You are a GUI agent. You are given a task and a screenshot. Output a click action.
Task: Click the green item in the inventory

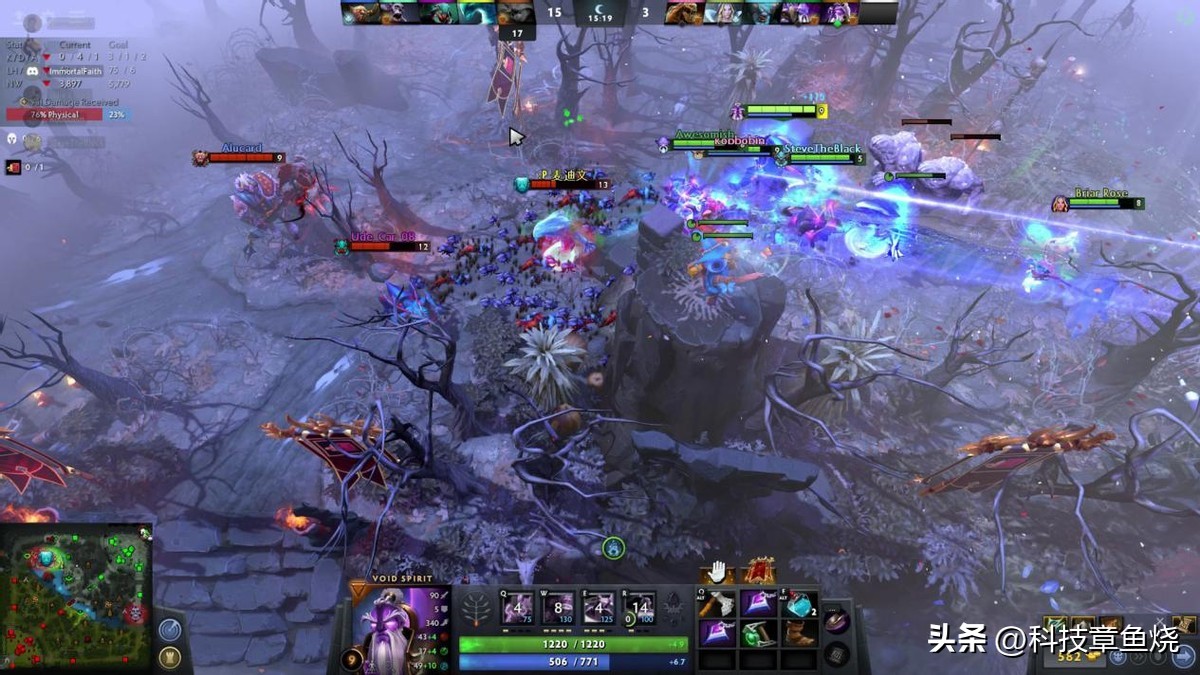click(757, 633)
